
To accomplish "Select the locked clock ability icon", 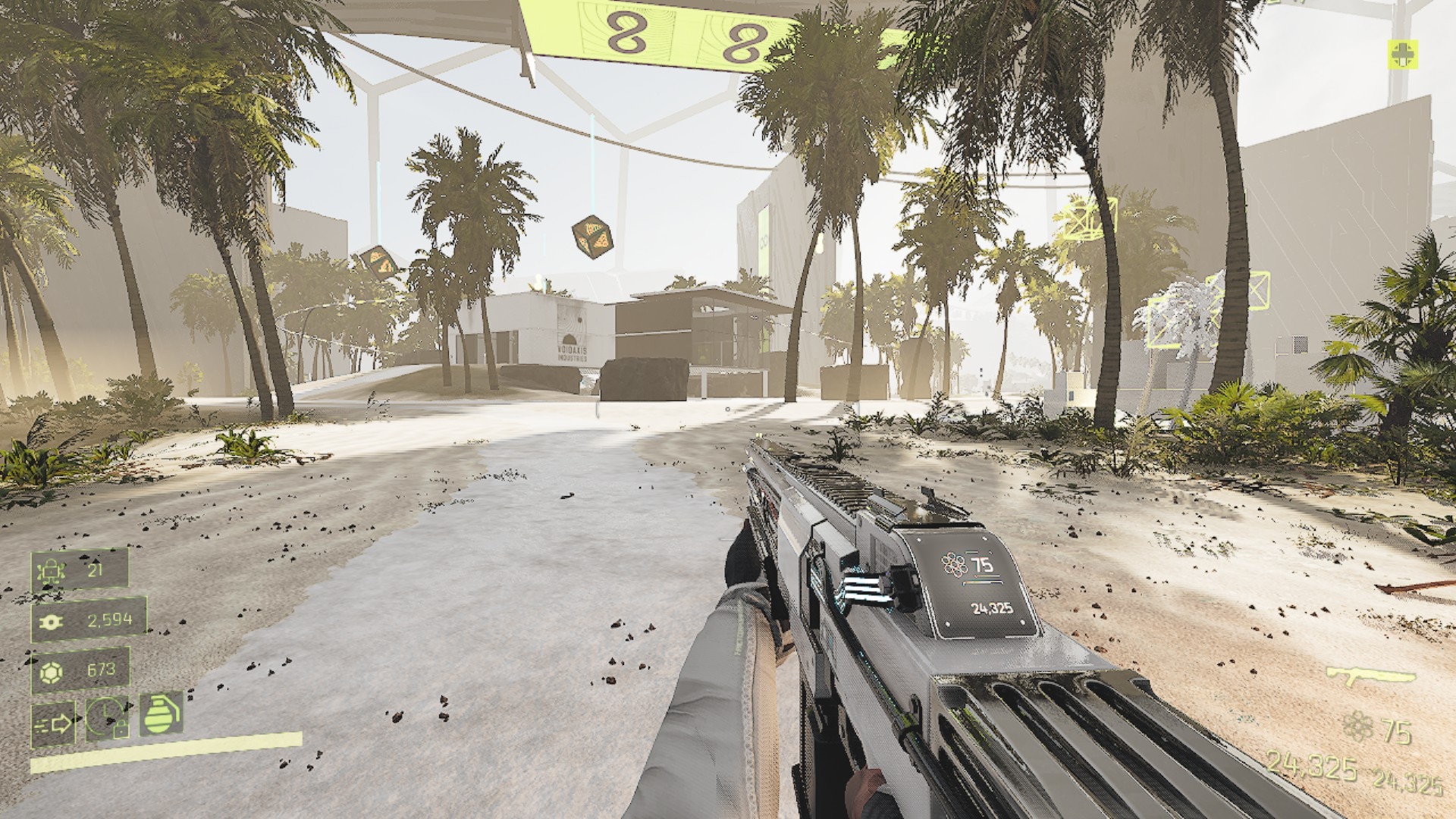I will click(107, 717).
